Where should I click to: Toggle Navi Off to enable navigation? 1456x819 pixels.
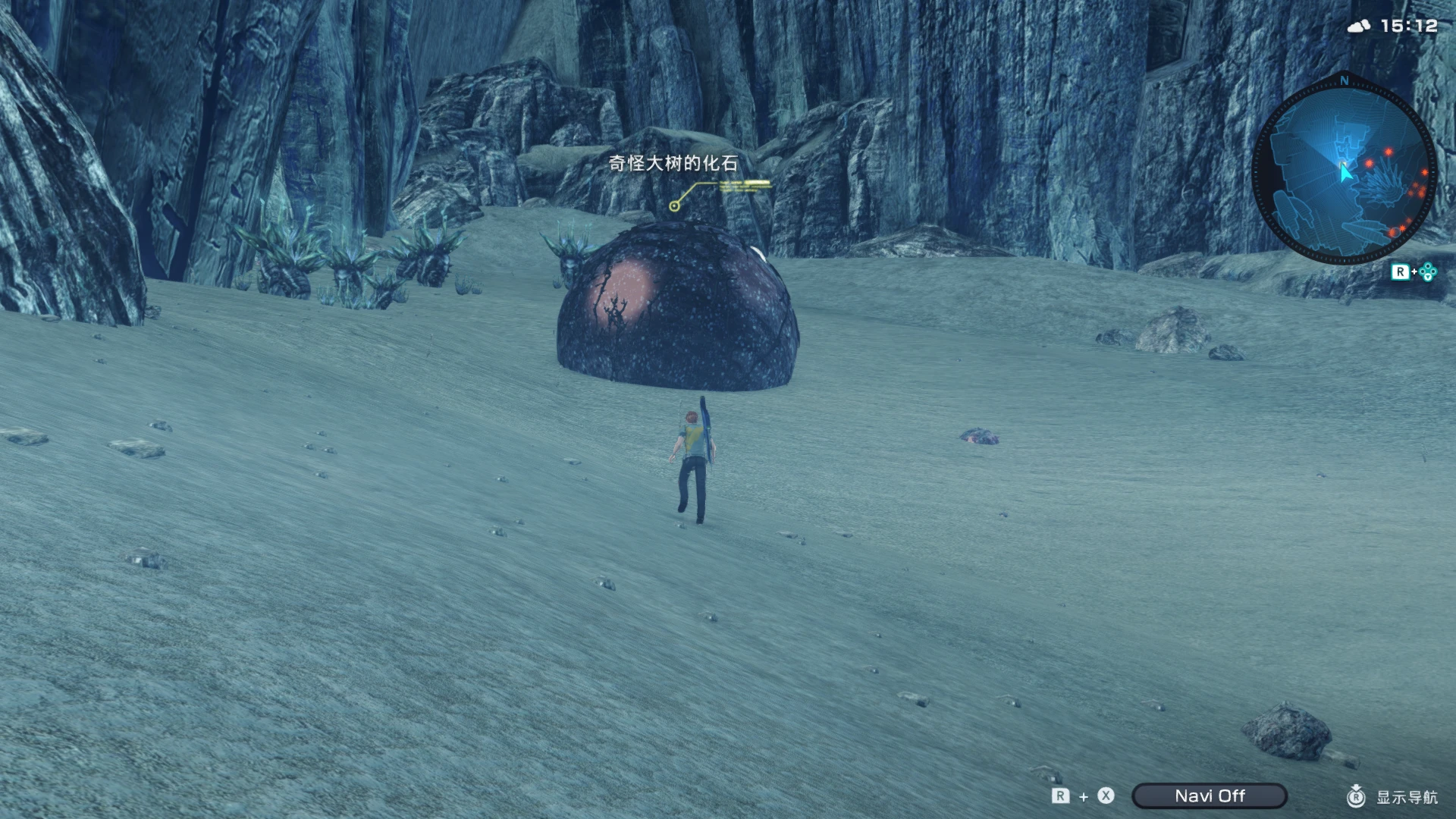click(x=1210, y=796)
